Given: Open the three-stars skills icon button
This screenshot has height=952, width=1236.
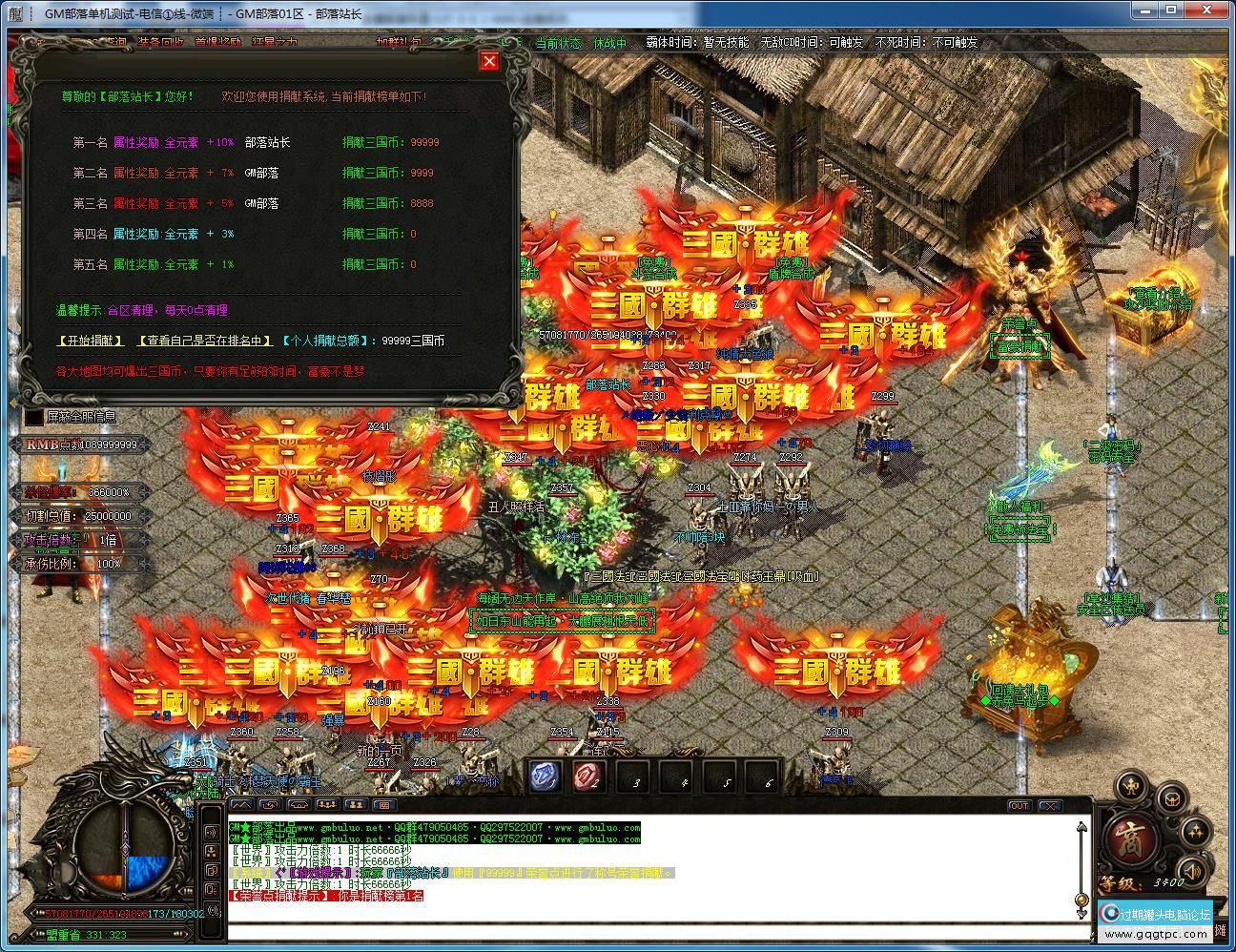Looking at the screenshot, I should pyautogui.click(x=1196, y=832).
